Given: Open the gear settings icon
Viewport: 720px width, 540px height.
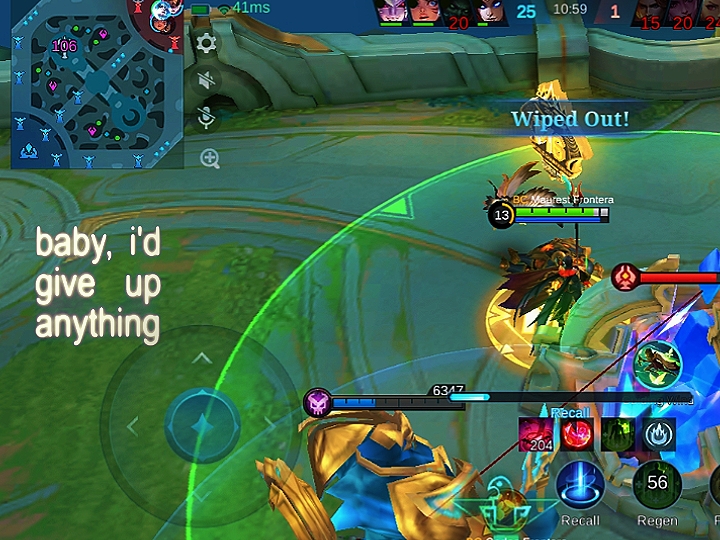Looking at the screenshot, I should pyautogui.click(x=207, y=43).
